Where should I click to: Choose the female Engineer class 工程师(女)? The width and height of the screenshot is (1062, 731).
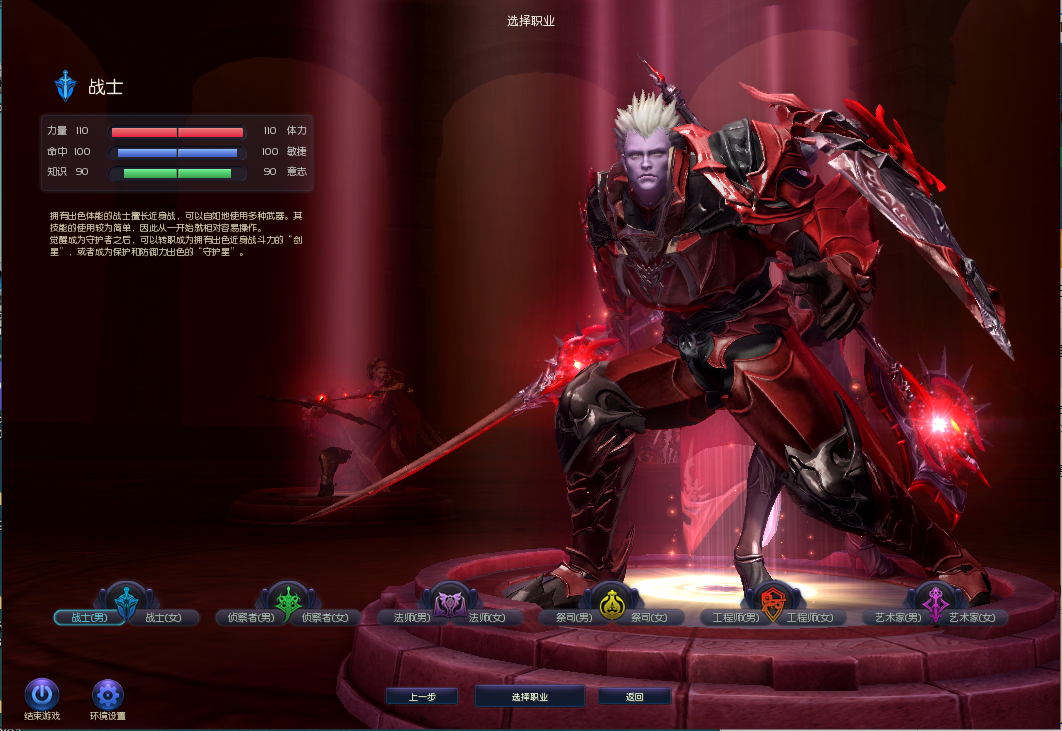pyautogui.click(x=811, y=617)
